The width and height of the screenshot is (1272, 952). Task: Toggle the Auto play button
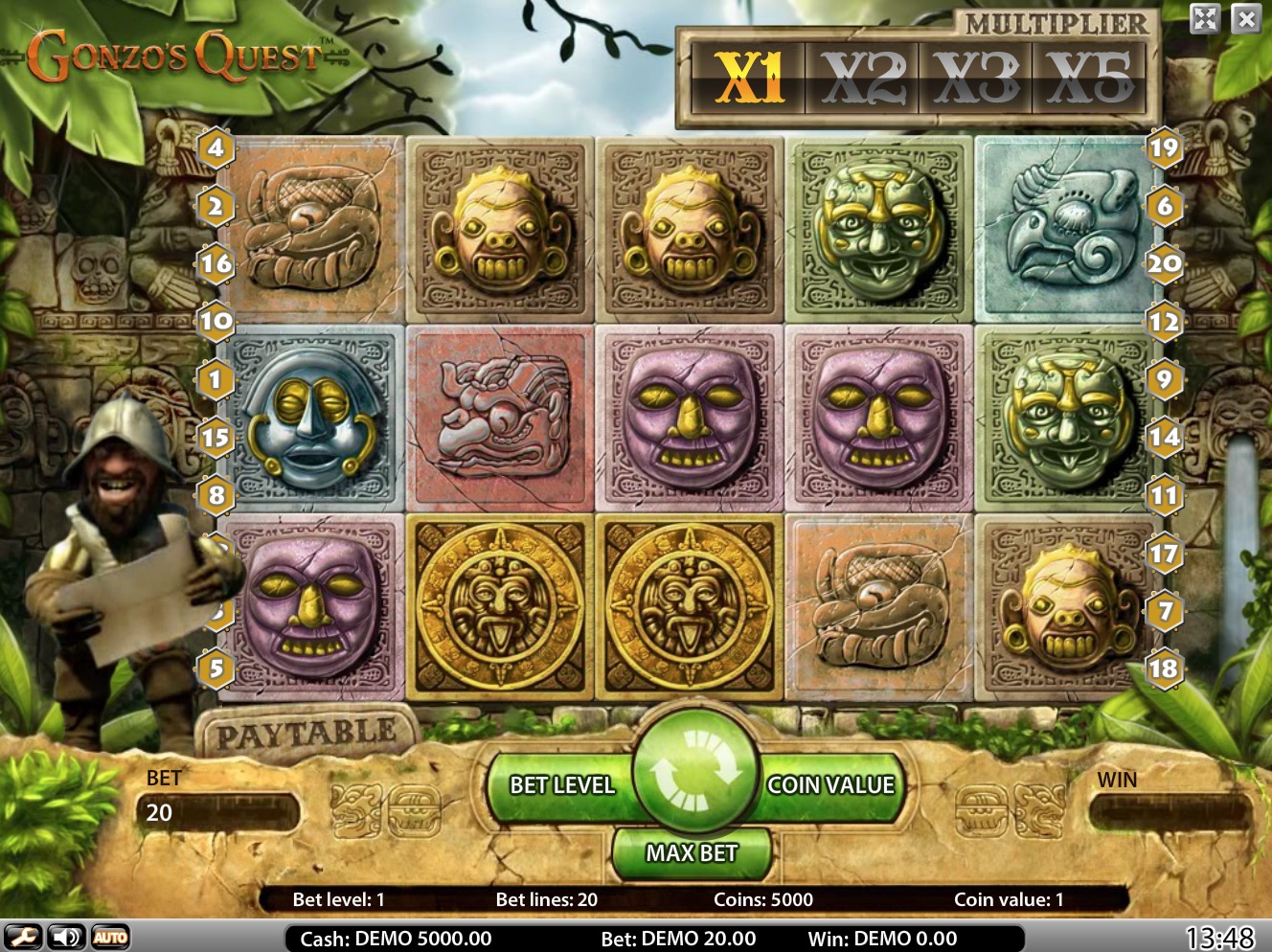pos(110,938)
